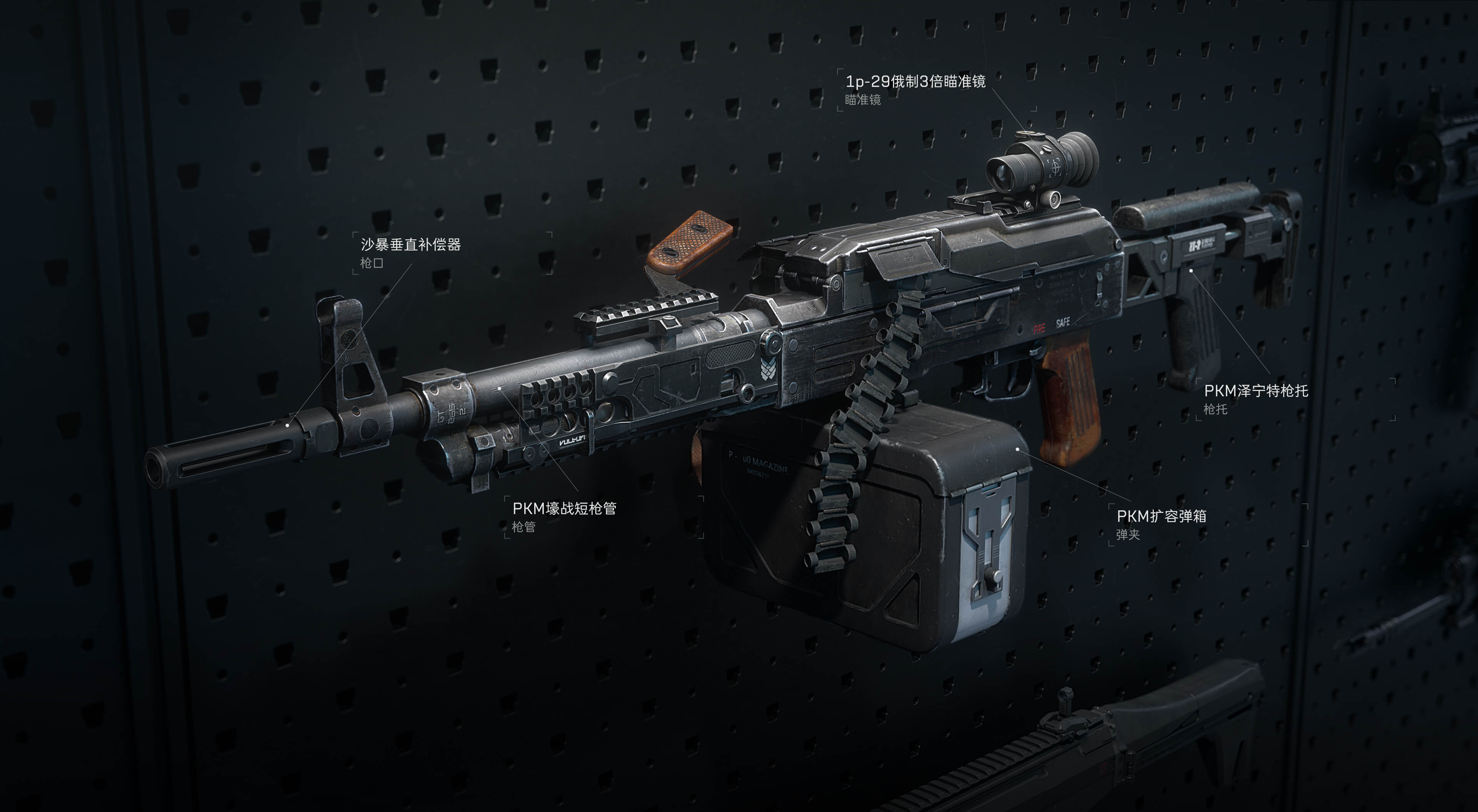This screenshot has height=812, width=1478.
Task: Select the PKM泽宁特枪托 stock attachment label
Action: [1256, 391]
